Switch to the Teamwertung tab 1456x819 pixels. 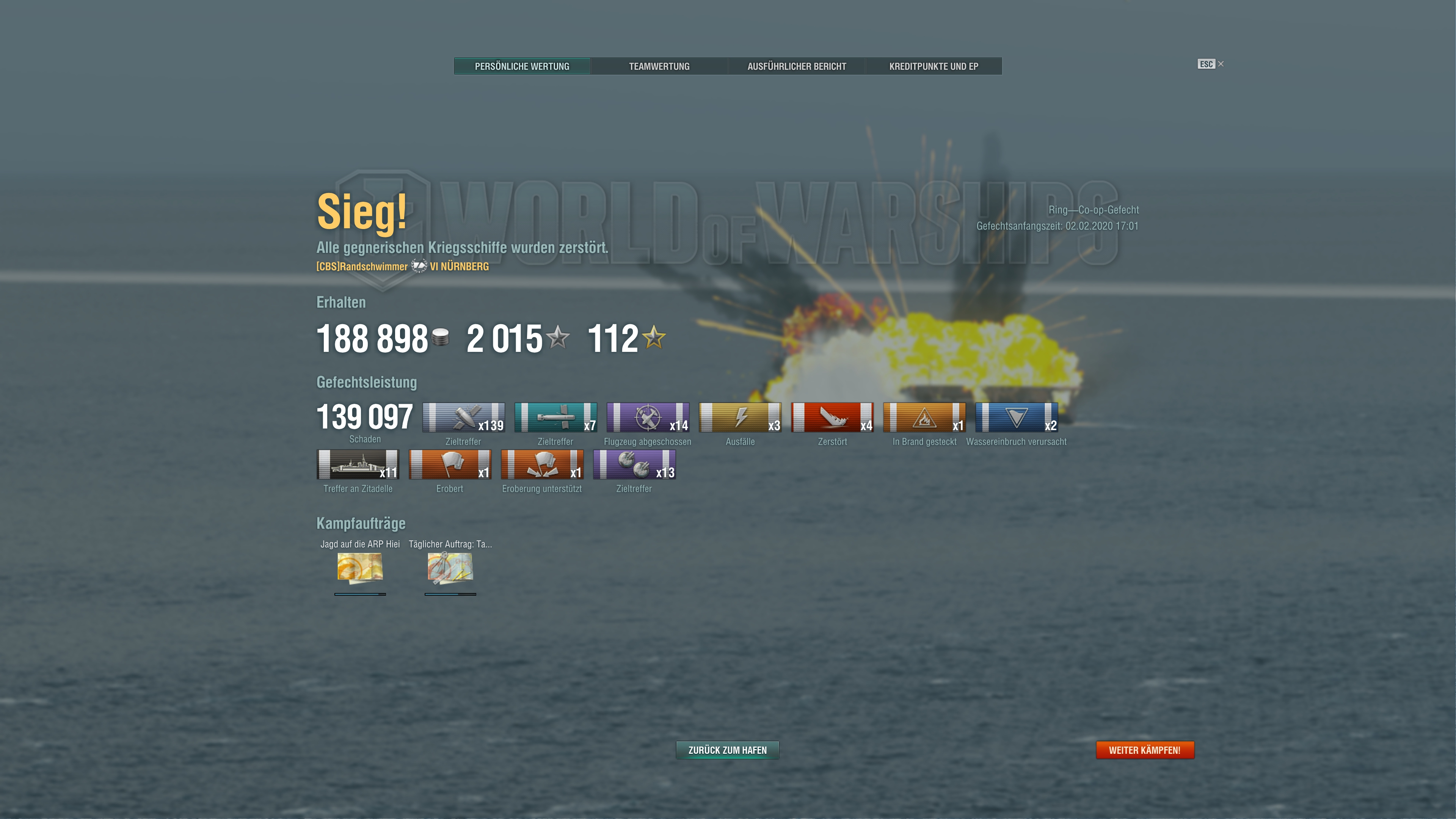[659, 66]
